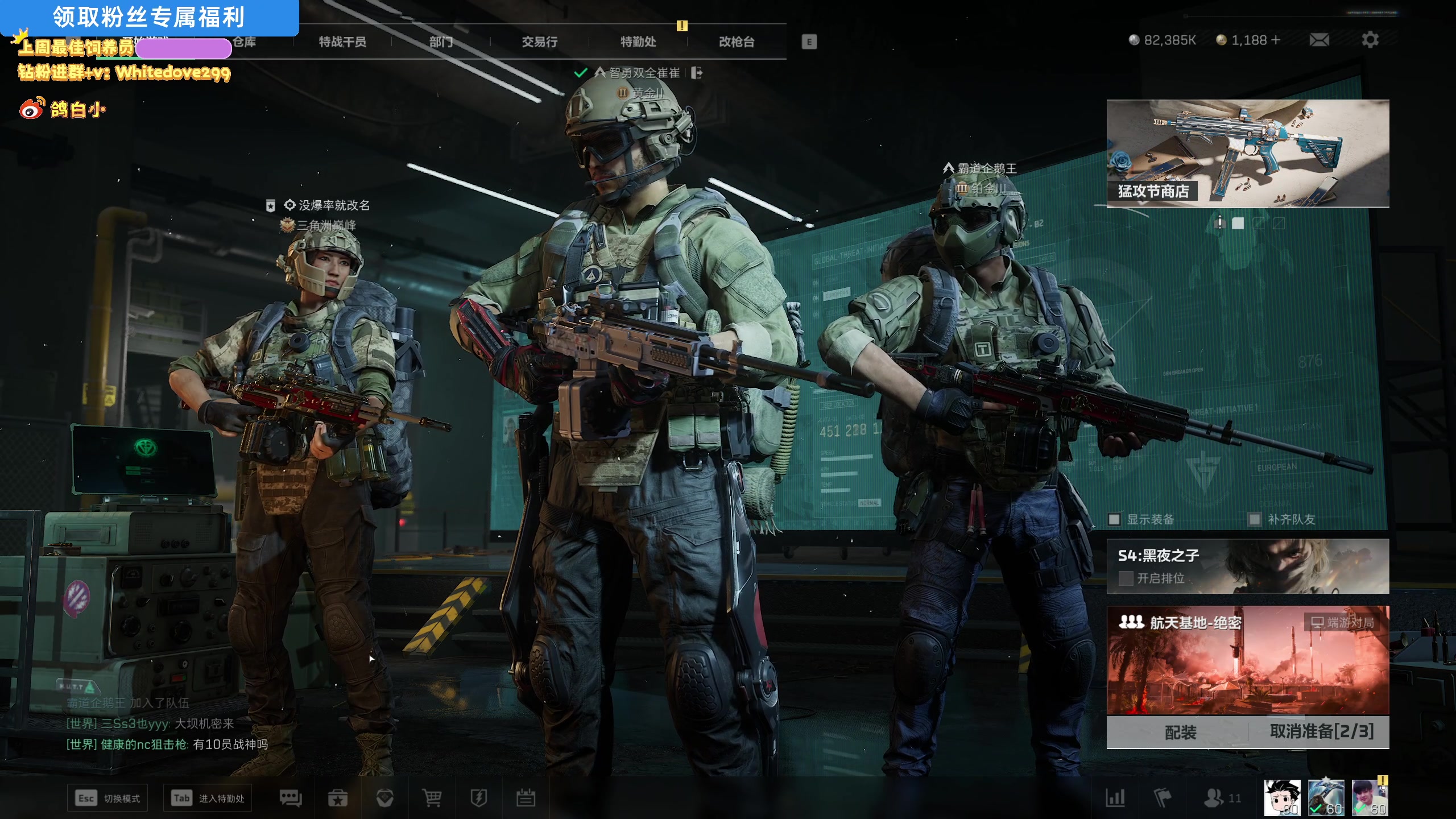Viewport: 1456px width, 819px height.
Task: Go to the 特勤处 tab
Action: coord(638,42)
